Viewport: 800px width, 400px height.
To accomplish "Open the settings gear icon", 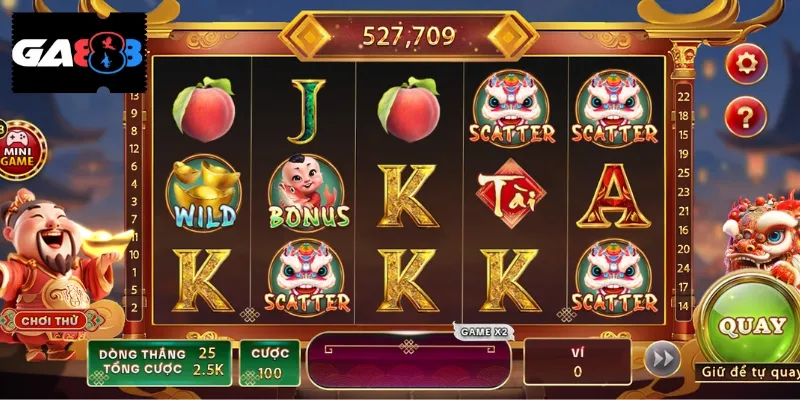I will (x=745, y=65).
